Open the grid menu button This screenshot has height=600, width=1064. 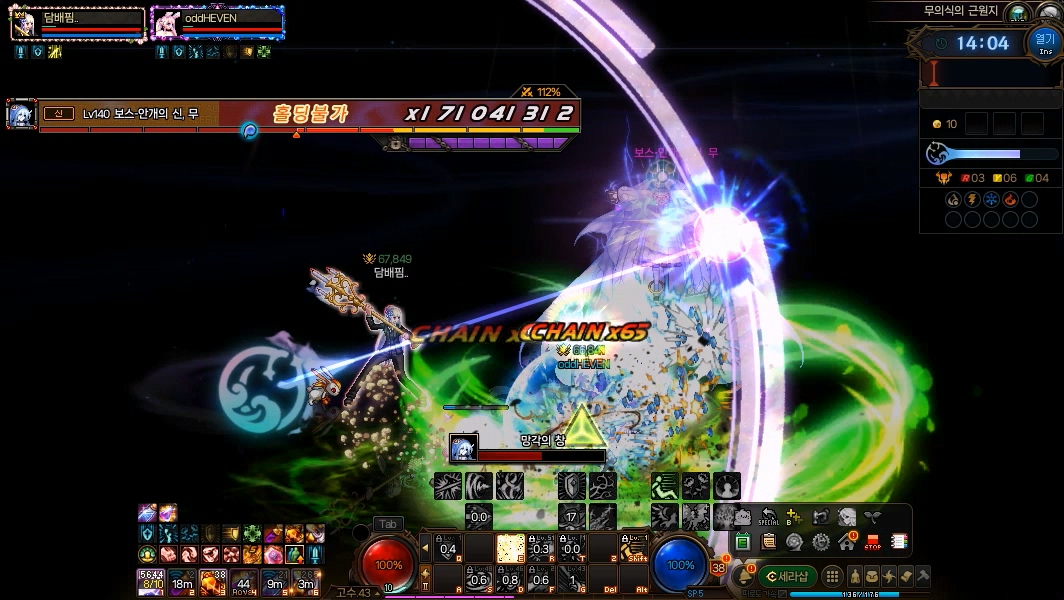[832, 576]
